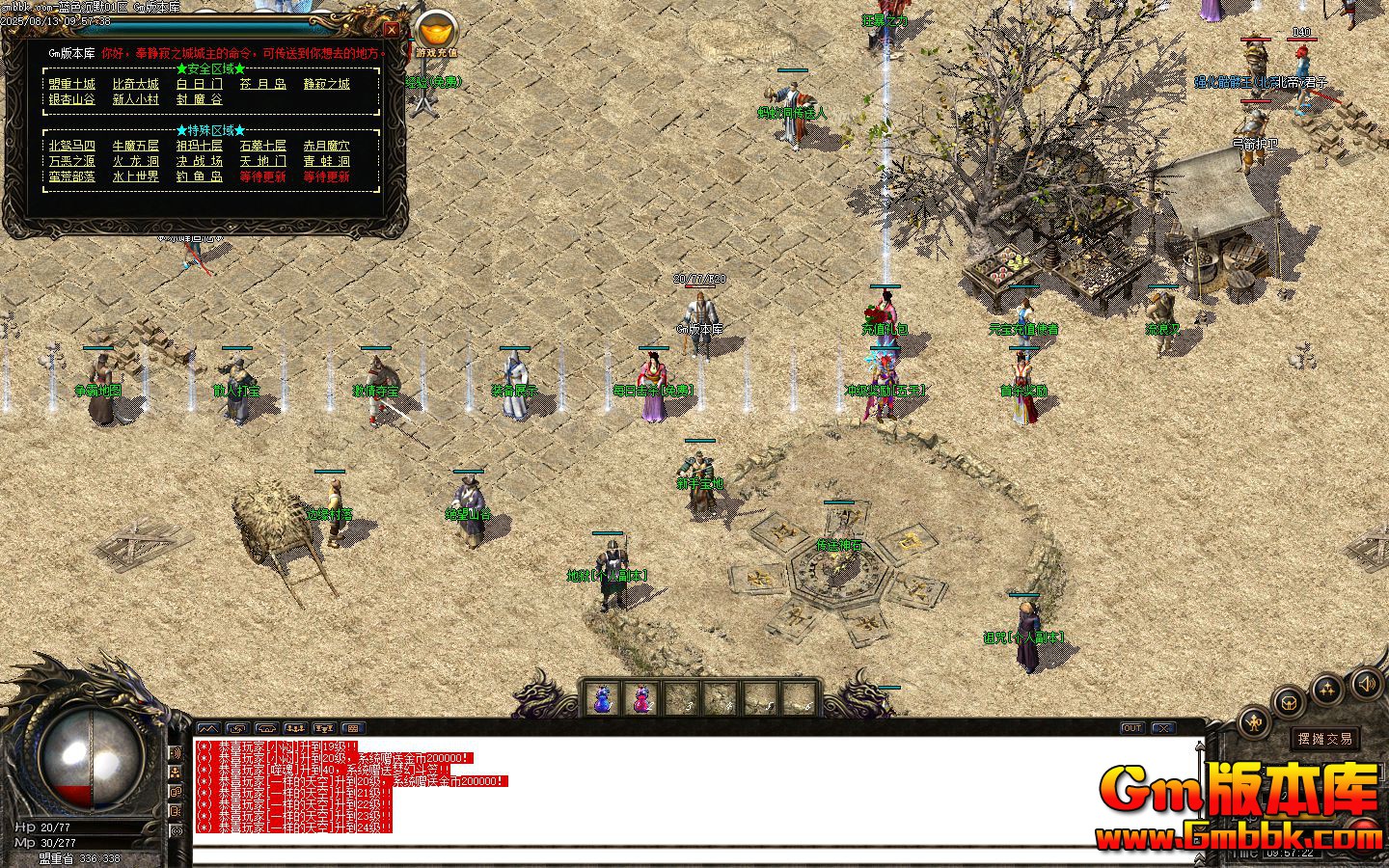Open the trade icon in the chat toolbar
Screen dimensions: 1389x868
tap(268, 728)
